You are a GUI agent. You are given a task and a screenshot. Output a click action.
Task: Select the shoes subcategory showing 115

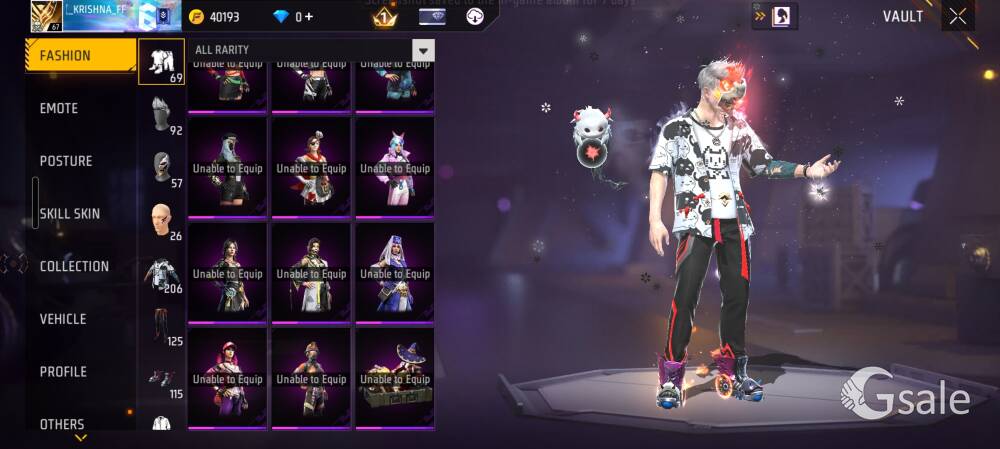[x=161, y=379]
